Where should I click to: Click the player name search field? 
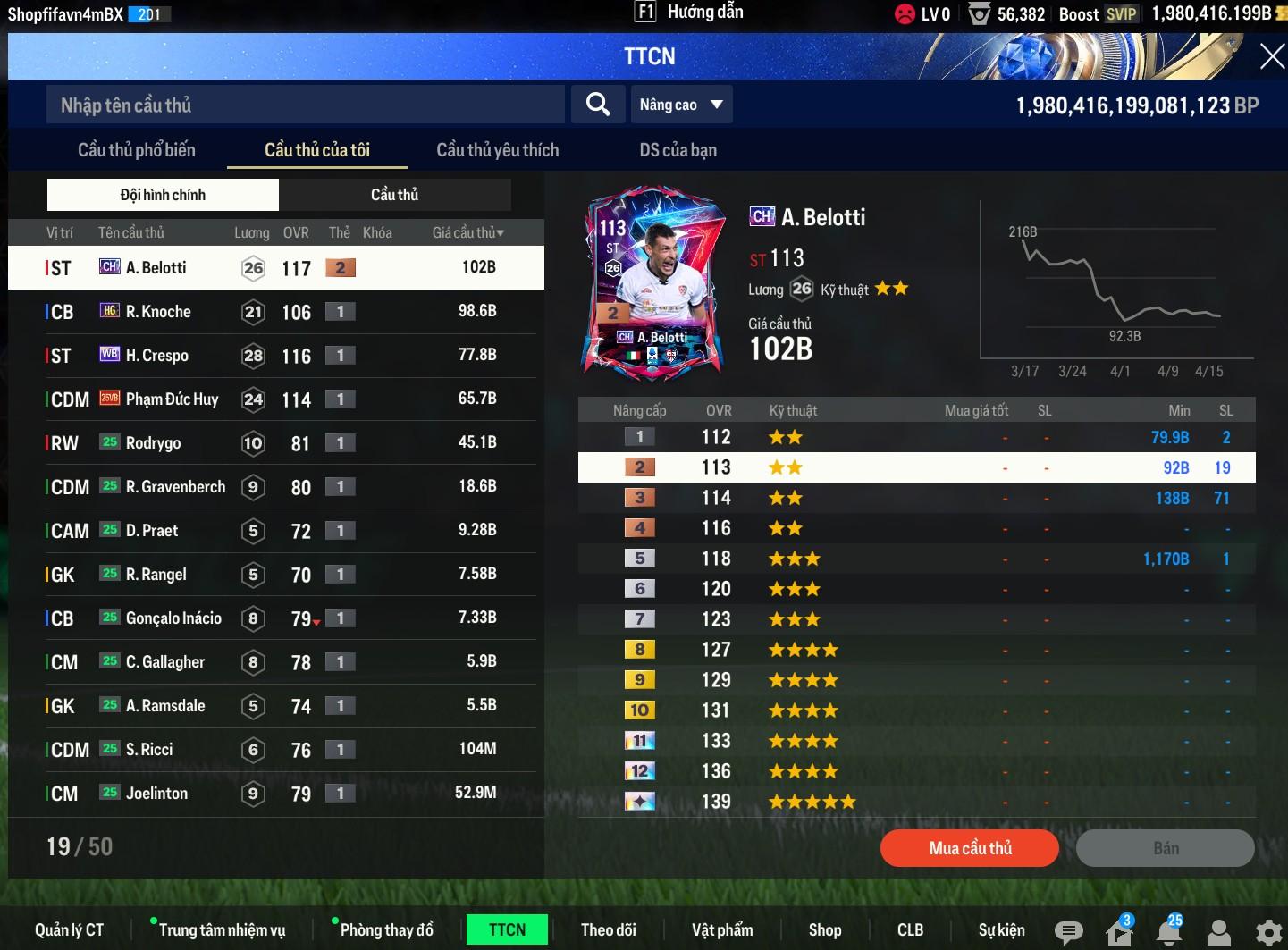304,105
